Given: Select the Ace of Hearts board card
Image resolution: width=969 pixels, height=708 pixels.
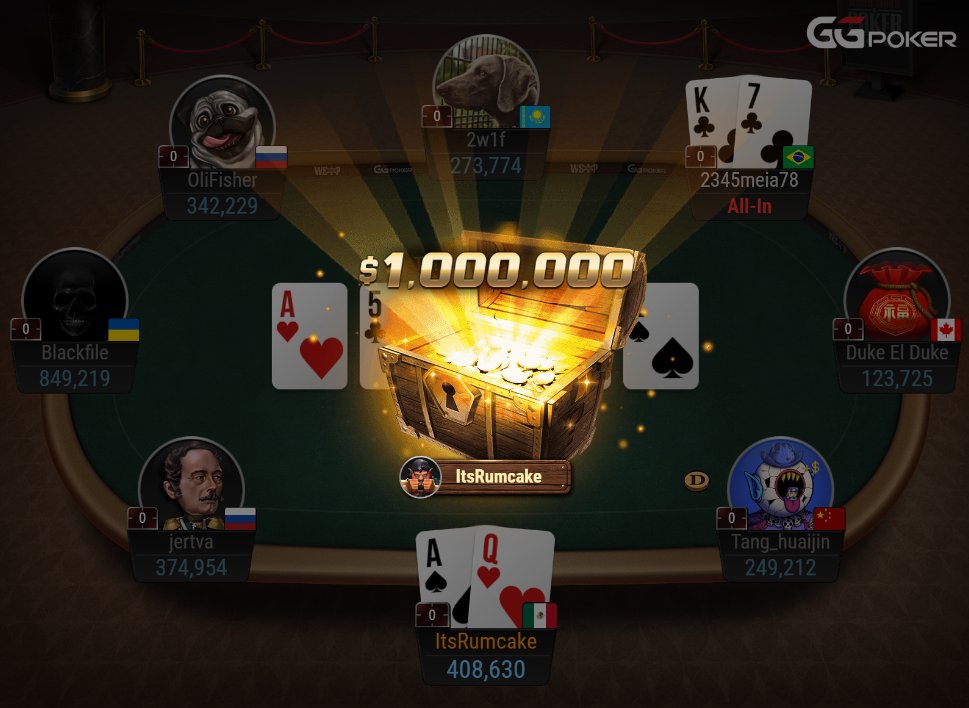Looking at the screenshot, I should 309,336.
